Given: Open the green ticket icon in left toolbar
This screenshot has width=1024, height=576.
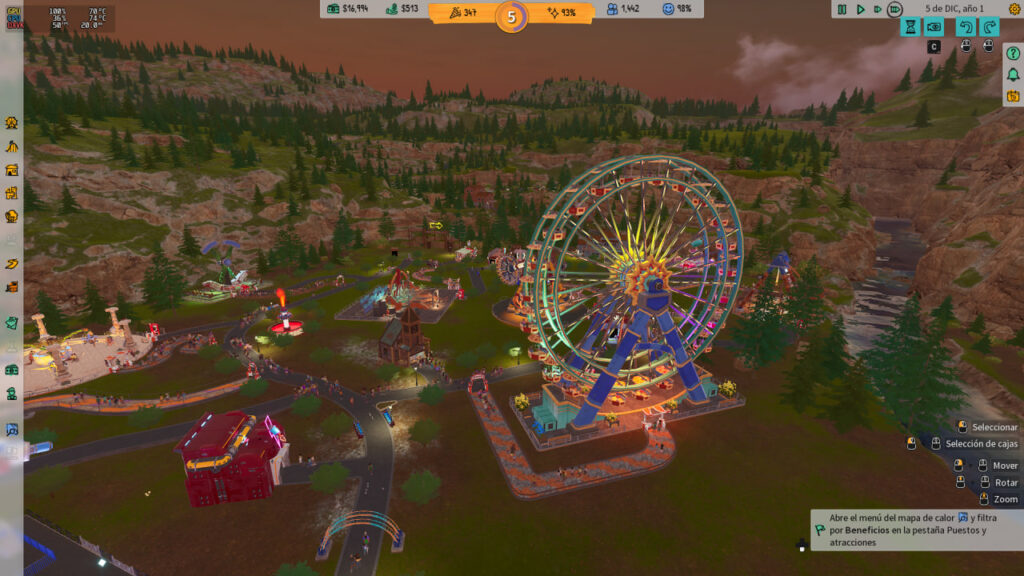Looking at the screenshot, I should pos(11,322).
